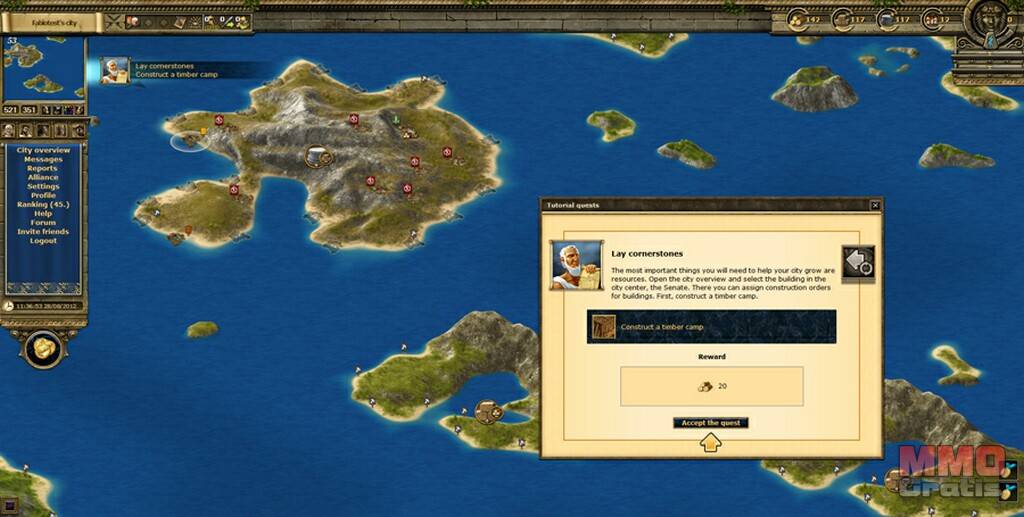1024x517 pixels.
Task: Open the god portrait medallion
Action: click(x=989, y=20)
